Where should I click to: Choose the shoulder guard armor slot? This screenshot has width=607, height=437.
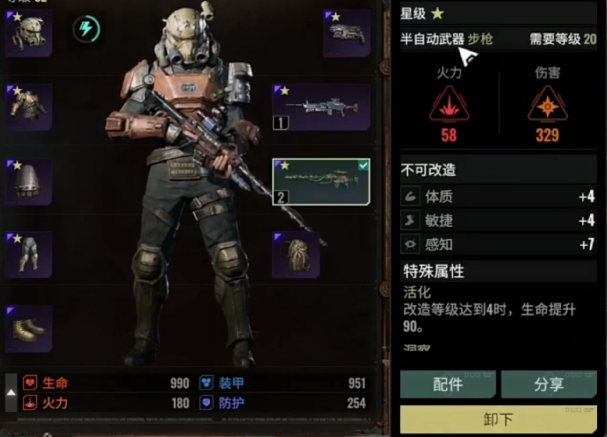pyautogui.click(x=30, y=181)
